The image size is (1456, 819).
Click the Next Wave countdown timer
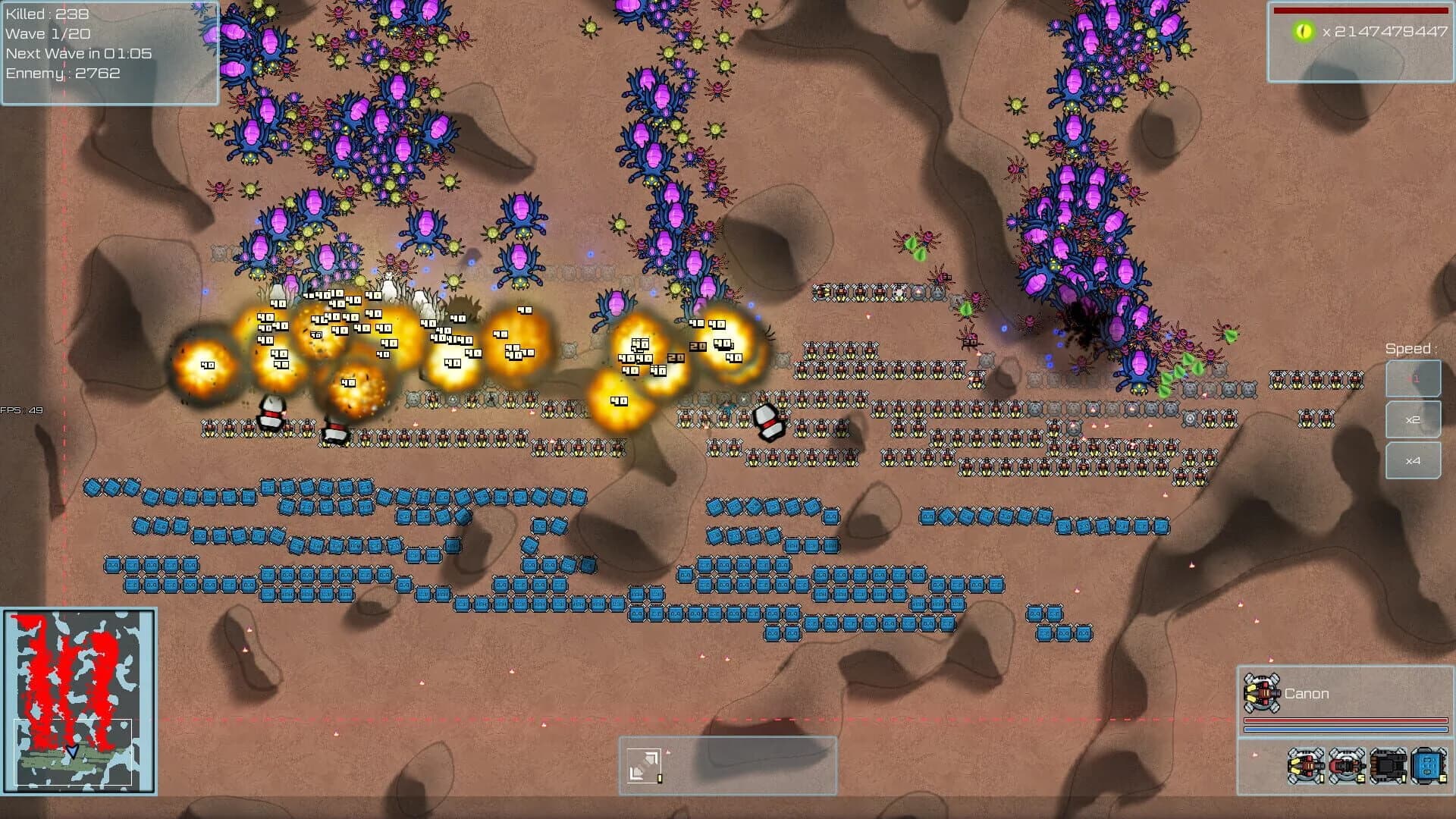pos(77,54)
